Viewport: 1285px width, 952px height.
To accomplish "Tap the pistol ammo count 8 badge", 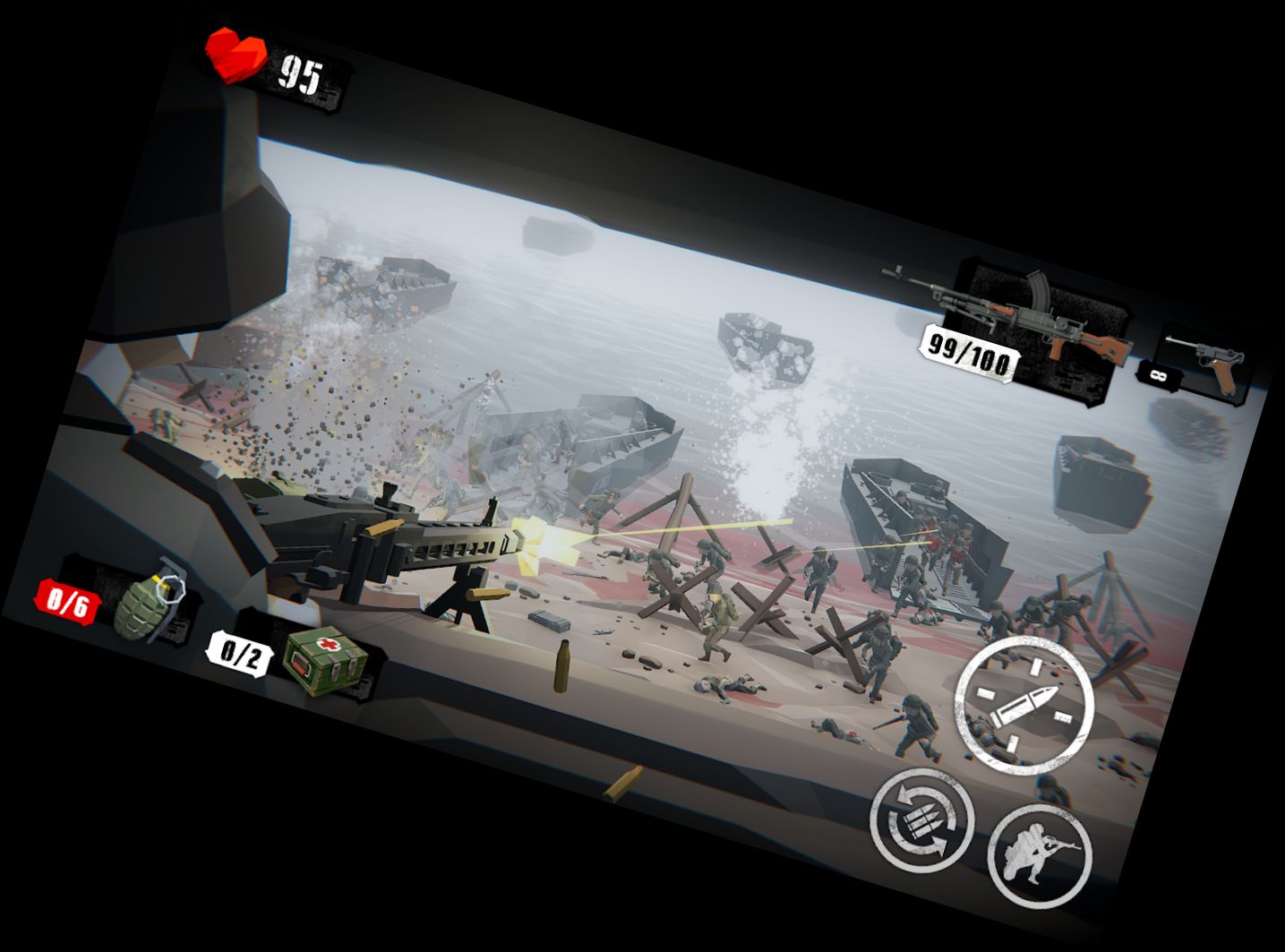I will (1160, 376).
